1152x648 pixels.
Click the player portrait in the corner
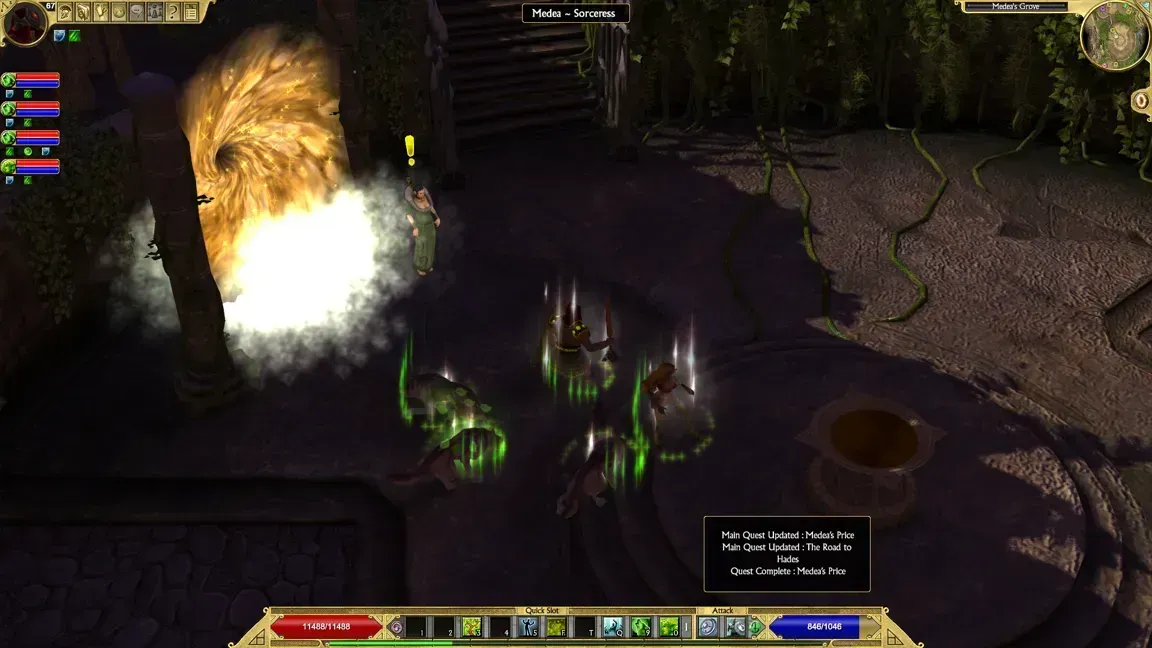pyautogui.click(x=24, y=22)
